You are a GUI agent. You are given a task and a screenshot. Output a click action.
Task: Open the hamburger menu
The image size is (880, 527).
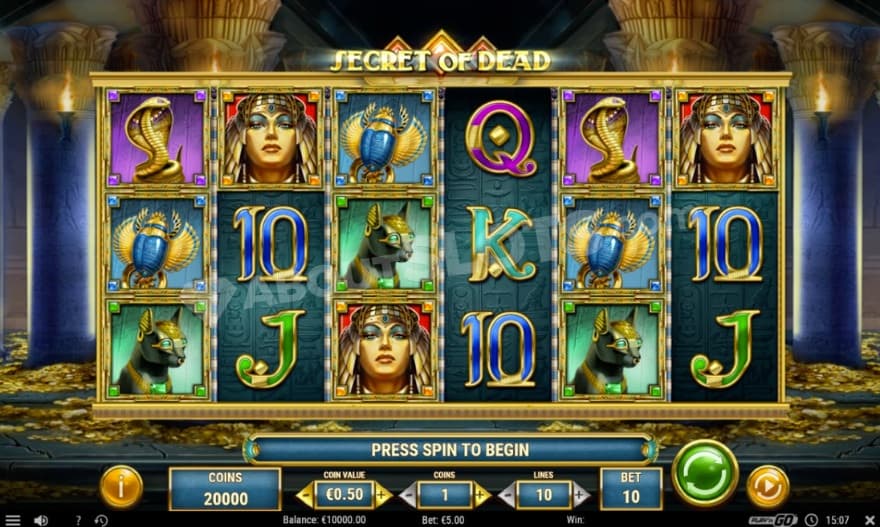point(12,520)
